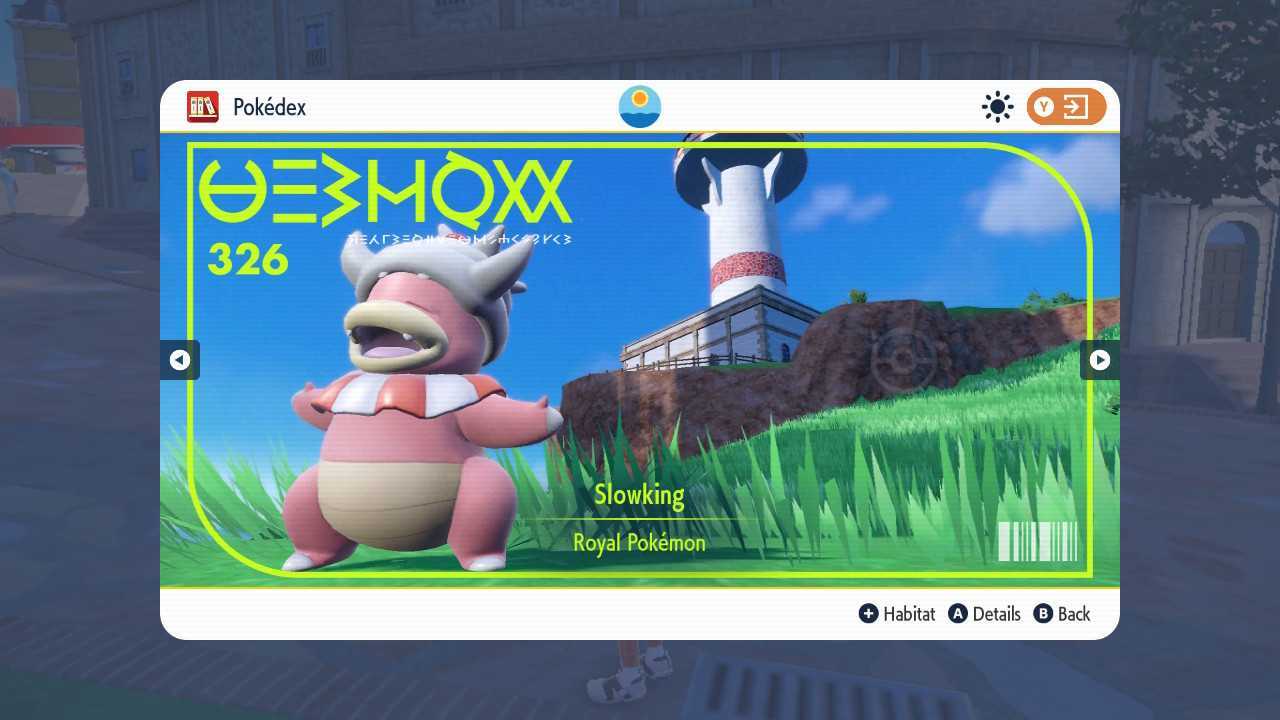Select the Slowking name label
The image size is (1280, 720).
click(640, 494)
